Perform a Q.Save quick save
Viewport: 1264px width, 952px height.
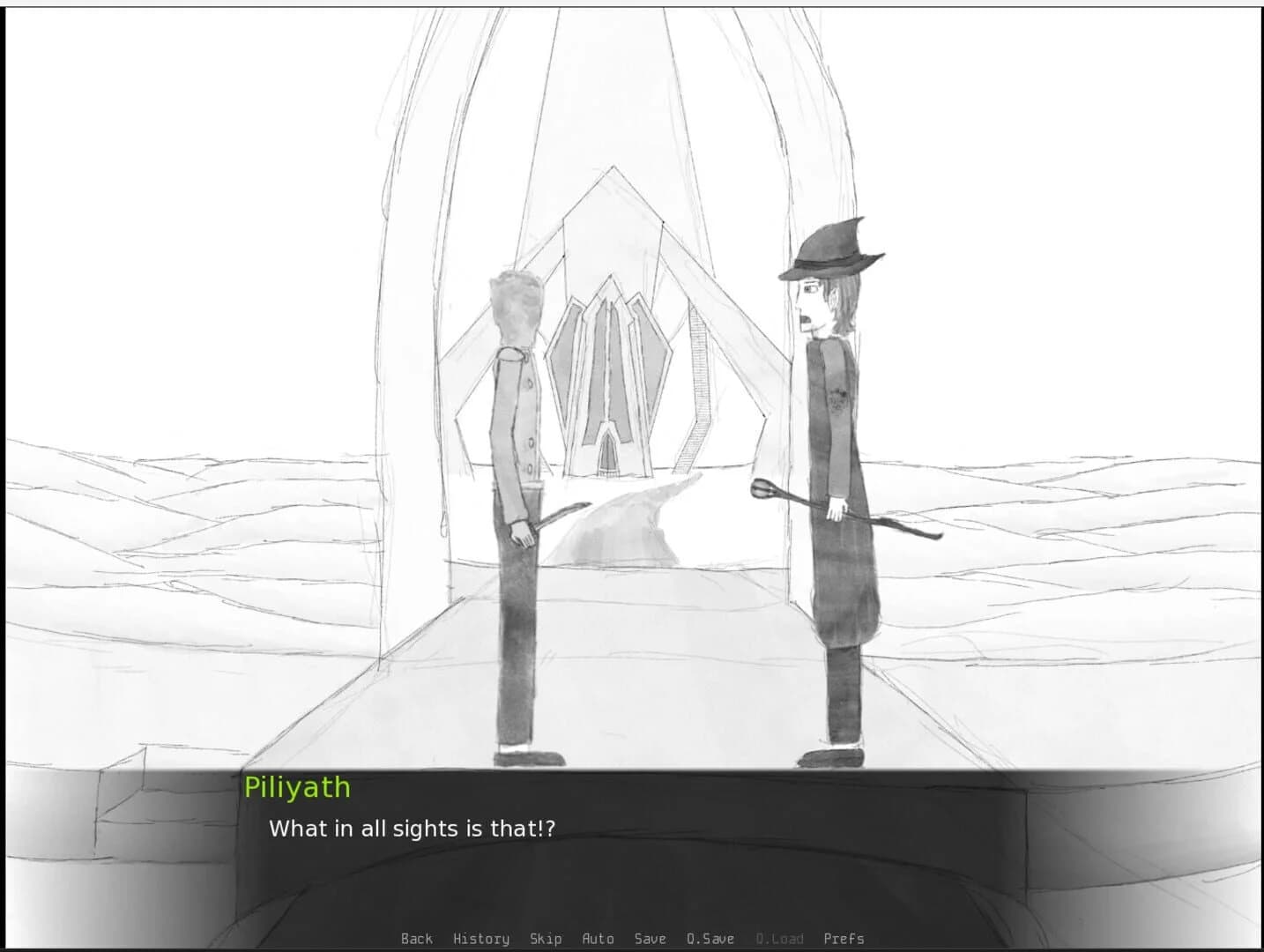pyautogui.click(x=710, y=938)
